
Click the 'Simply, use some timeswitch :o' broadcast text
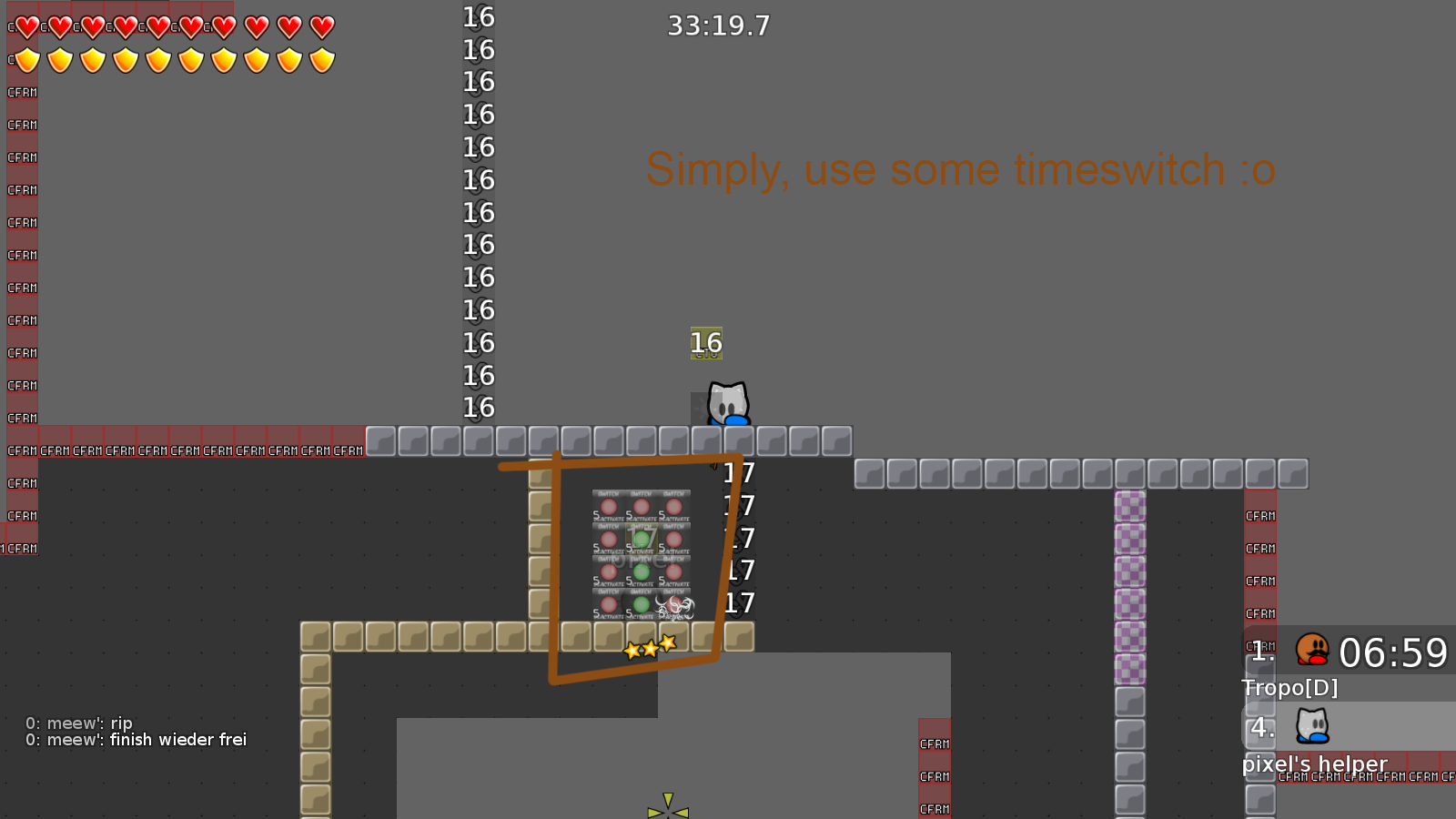pyautogui.click(x=959, y=169)
